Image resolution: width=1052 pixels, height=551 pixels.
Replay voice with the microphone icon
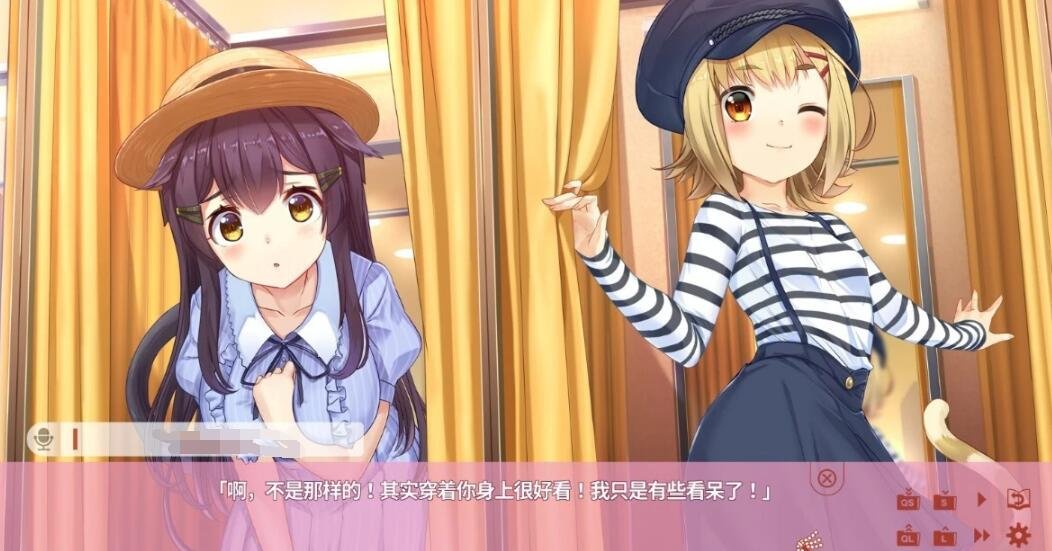click(x=43, y=438)
